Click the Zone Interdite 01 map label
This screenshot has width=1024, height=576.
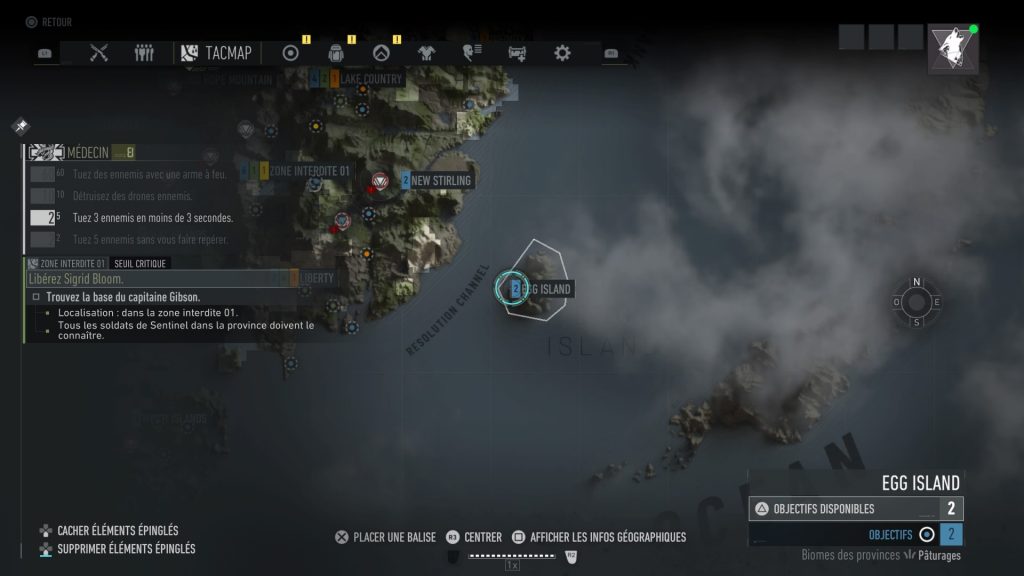[x=308, y=171]
